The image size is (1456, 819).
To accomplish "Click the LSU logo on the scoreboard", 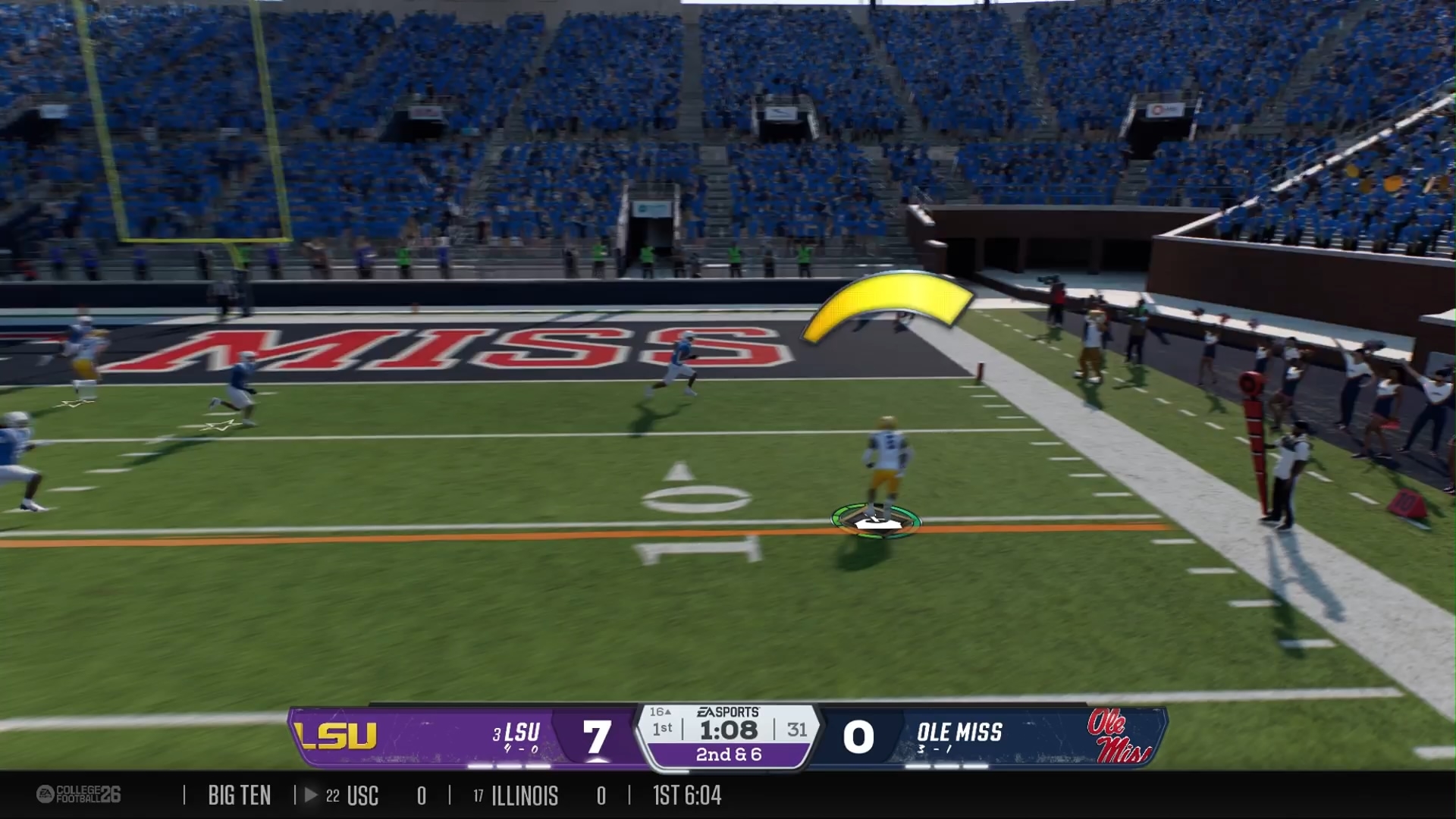I will (x=336, y=736).
